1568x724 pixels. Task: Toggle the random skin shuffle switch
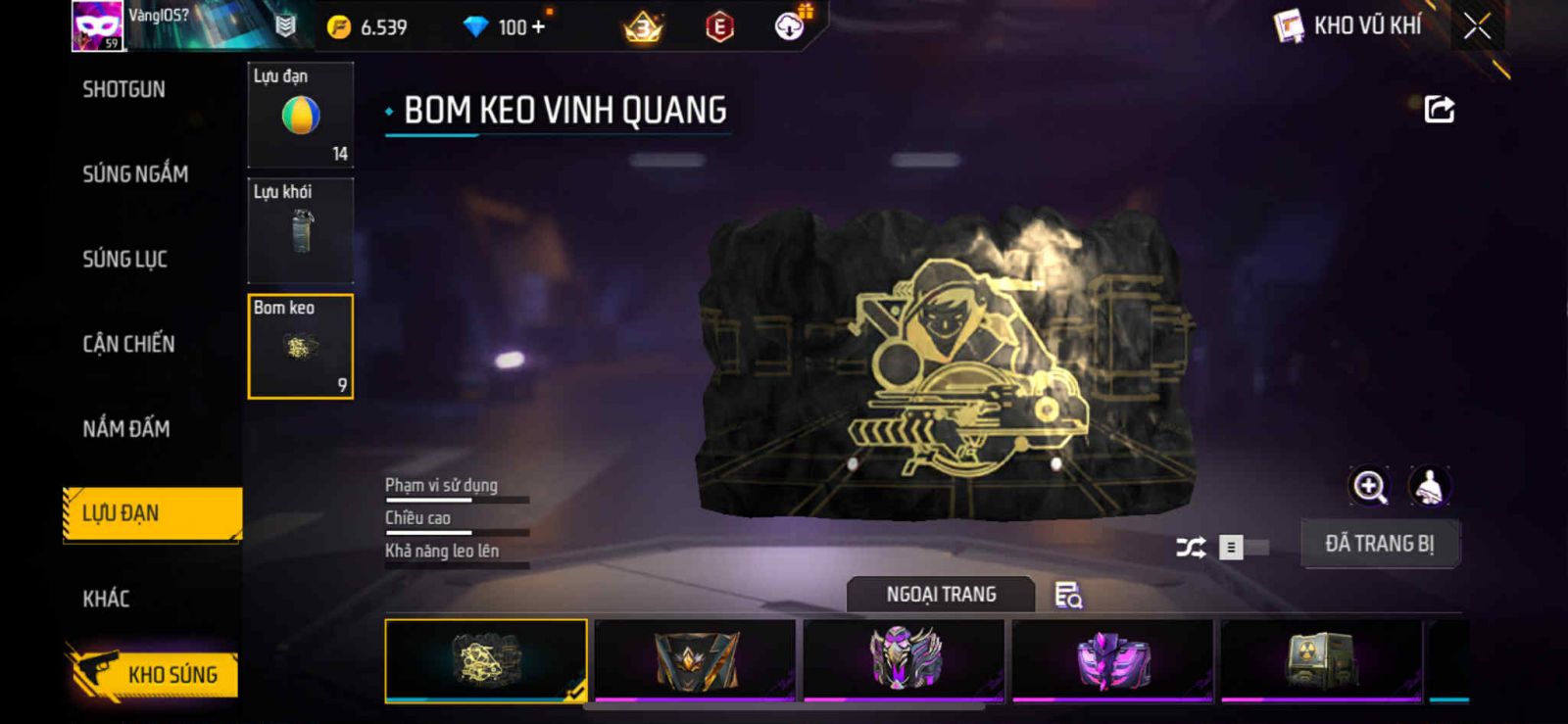point(1242,547)
